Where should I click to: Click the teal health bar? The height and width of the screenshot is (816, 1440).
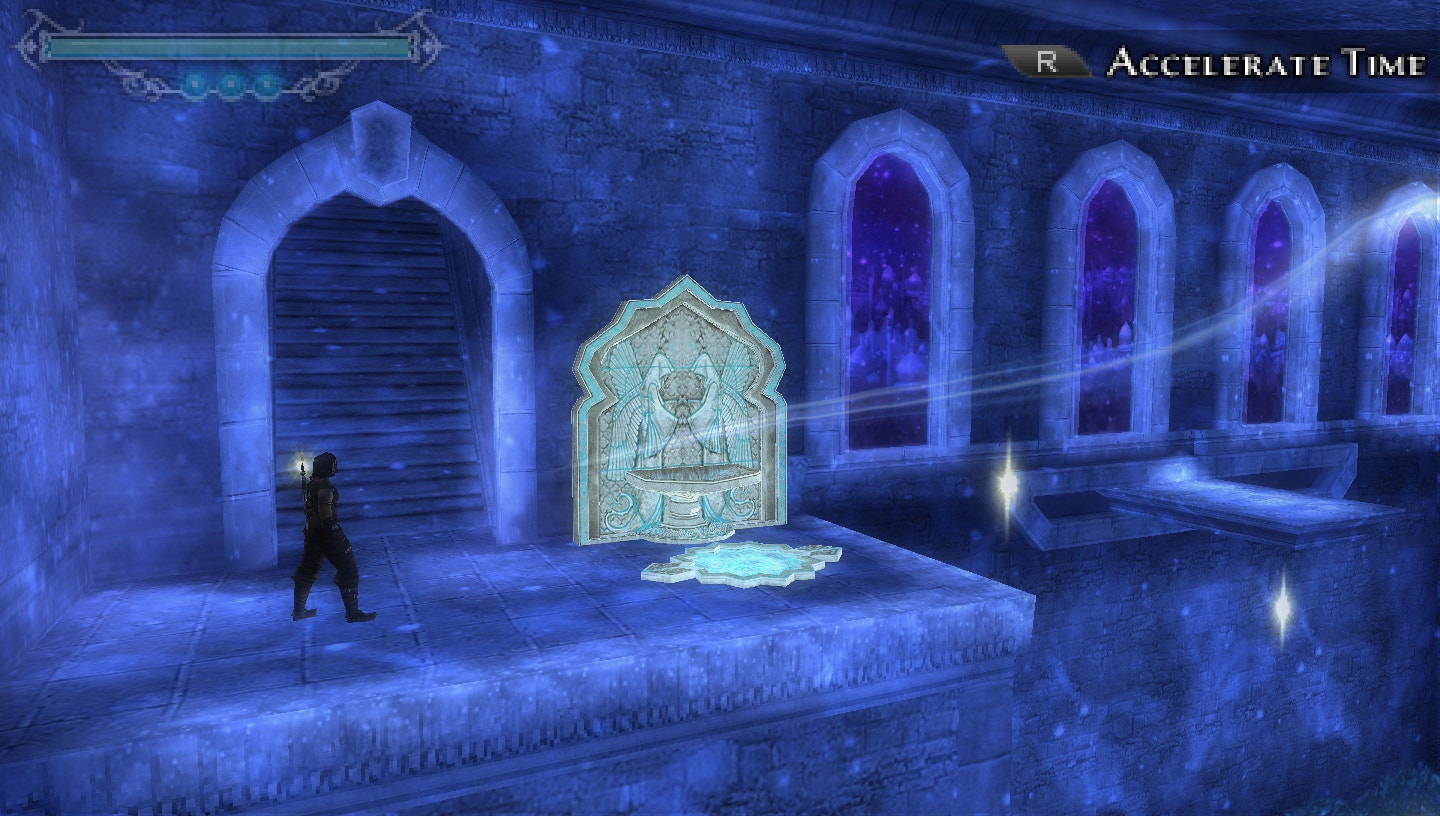pyautogui.click(x=230, y=46)
